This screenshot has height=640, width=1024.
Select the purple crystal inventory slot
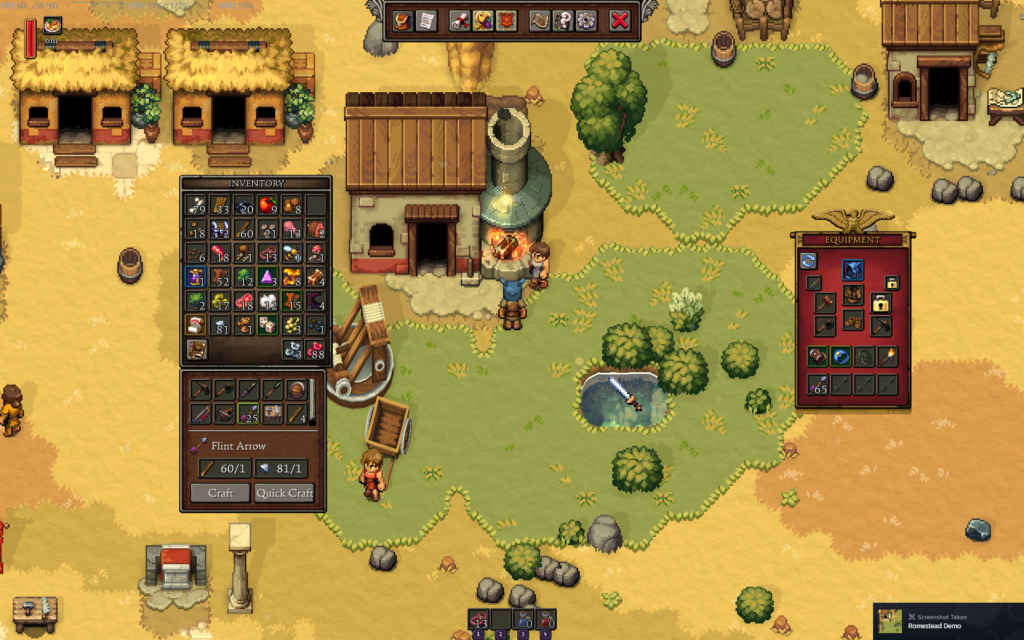[x=268, y=277]
